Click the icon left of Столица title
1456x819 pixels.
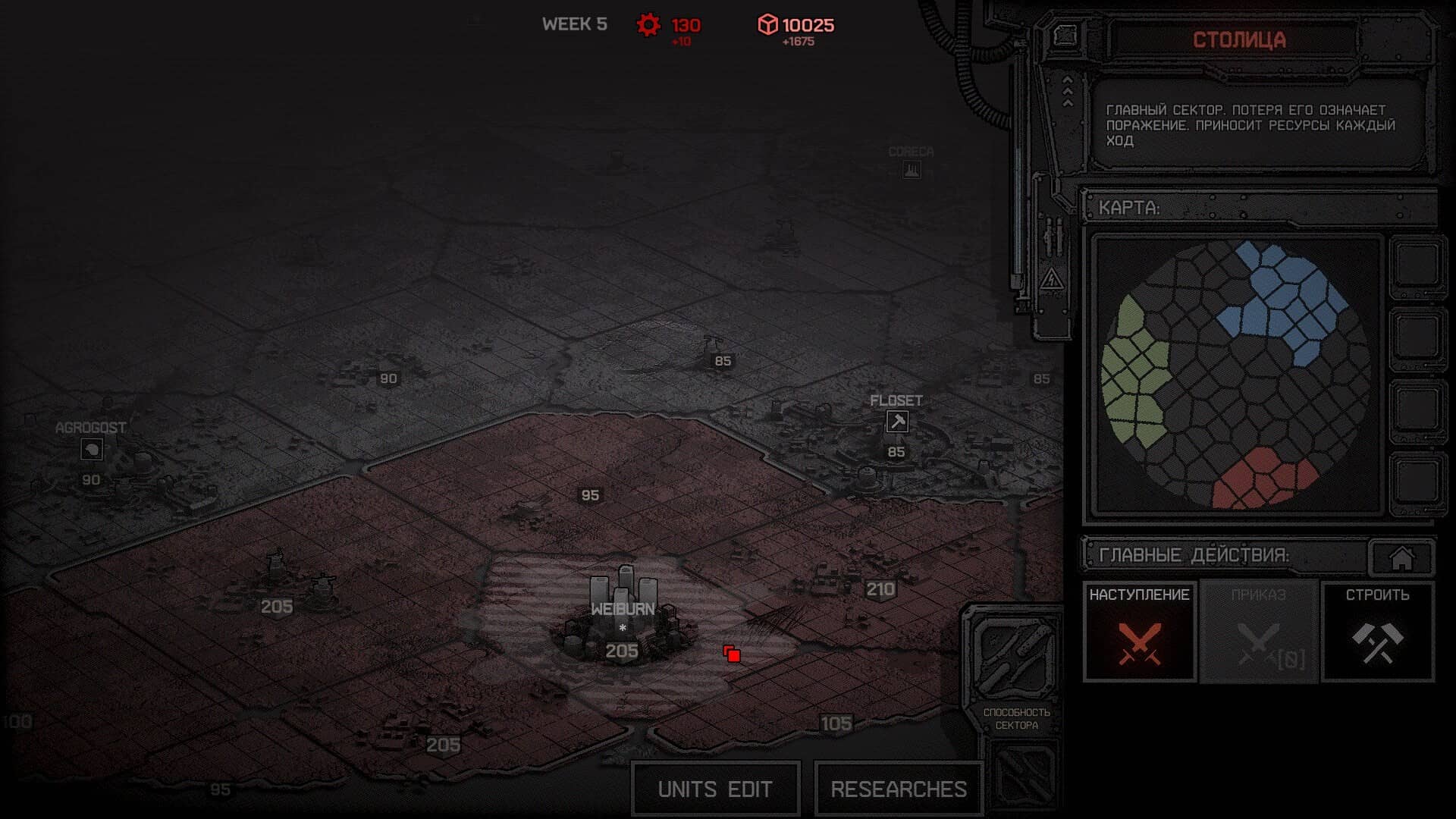coord(1065,36)
